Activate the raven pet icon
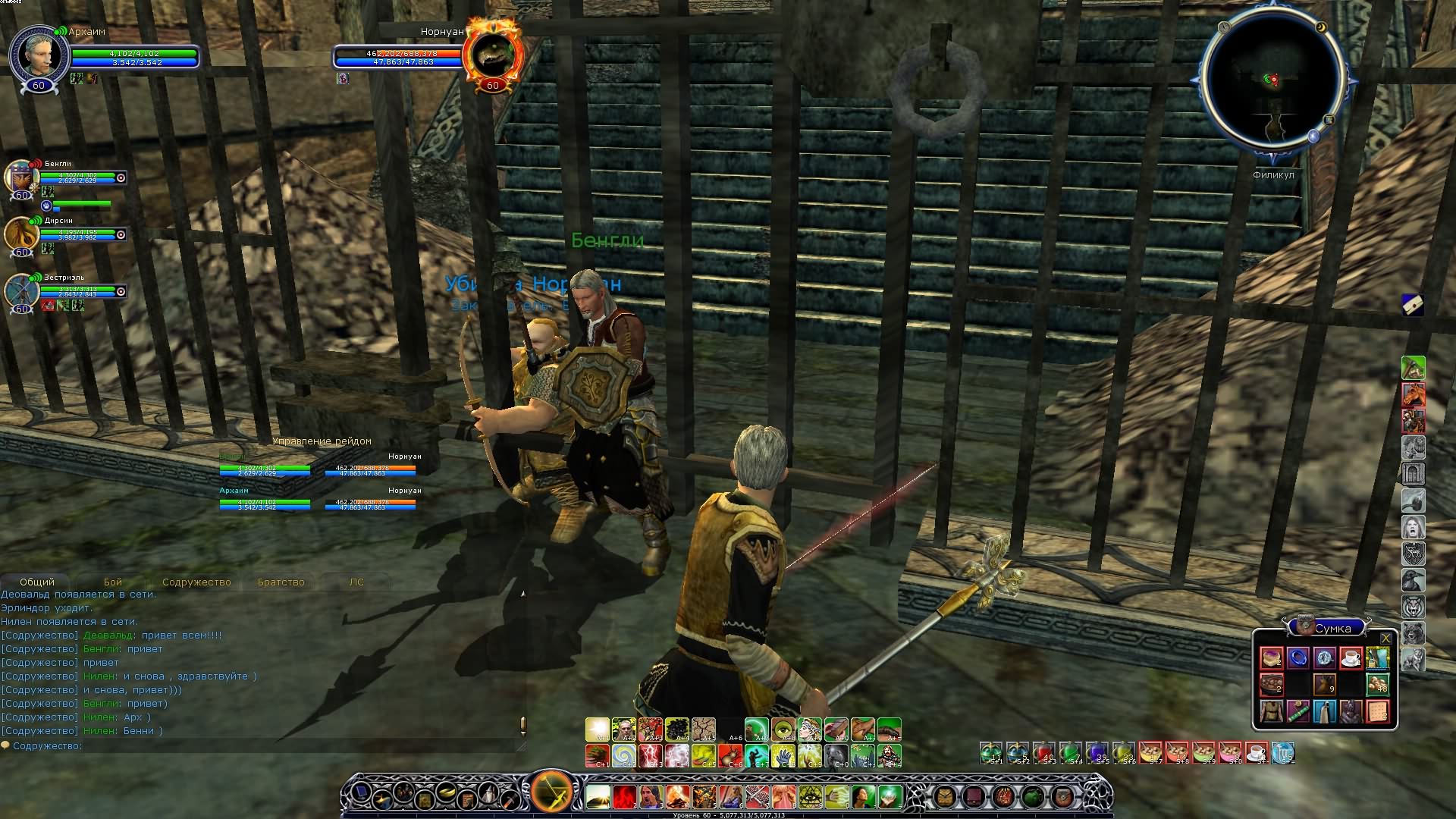This screenshot has width=1456, height=819. 1413,580
